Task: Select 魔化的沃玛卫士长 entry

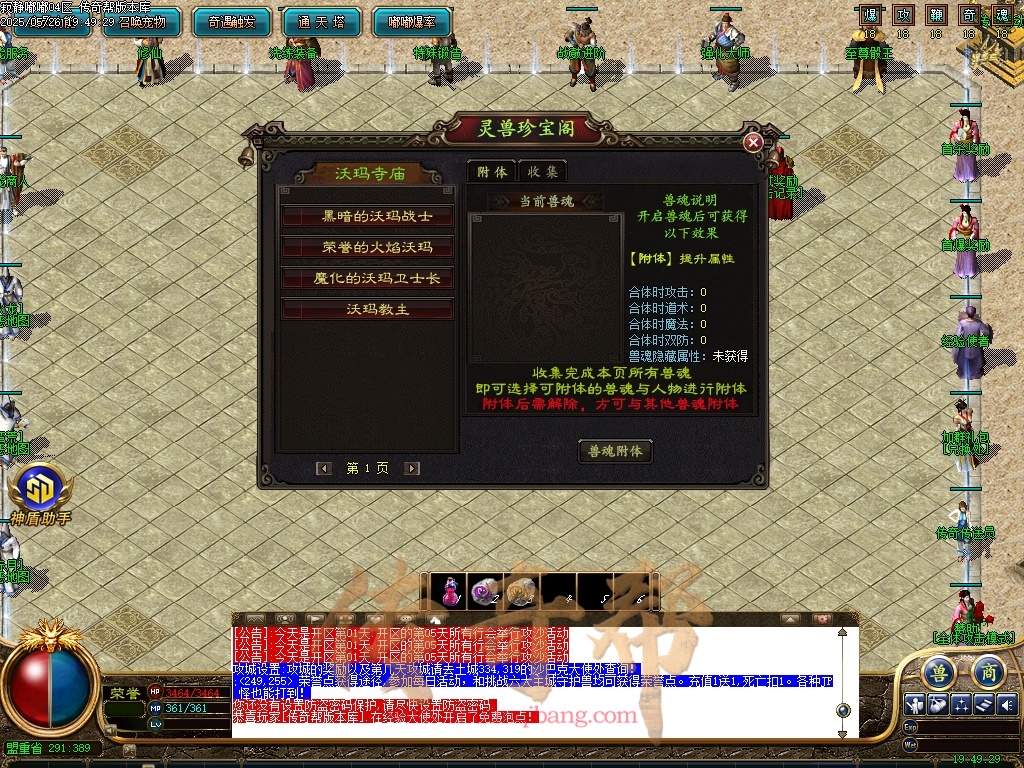Action: (x=367, y=278)
